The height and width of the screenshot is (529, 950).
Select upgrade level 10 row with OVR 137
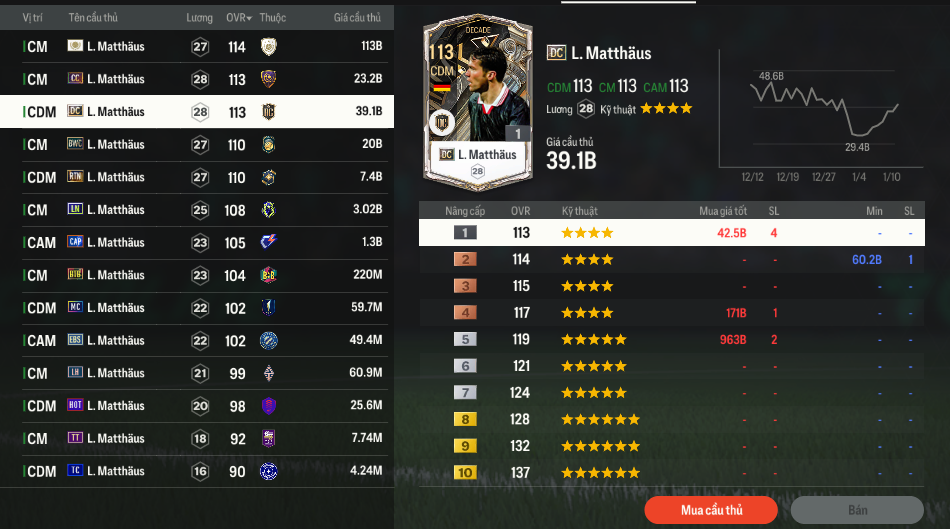pos(670,472)
